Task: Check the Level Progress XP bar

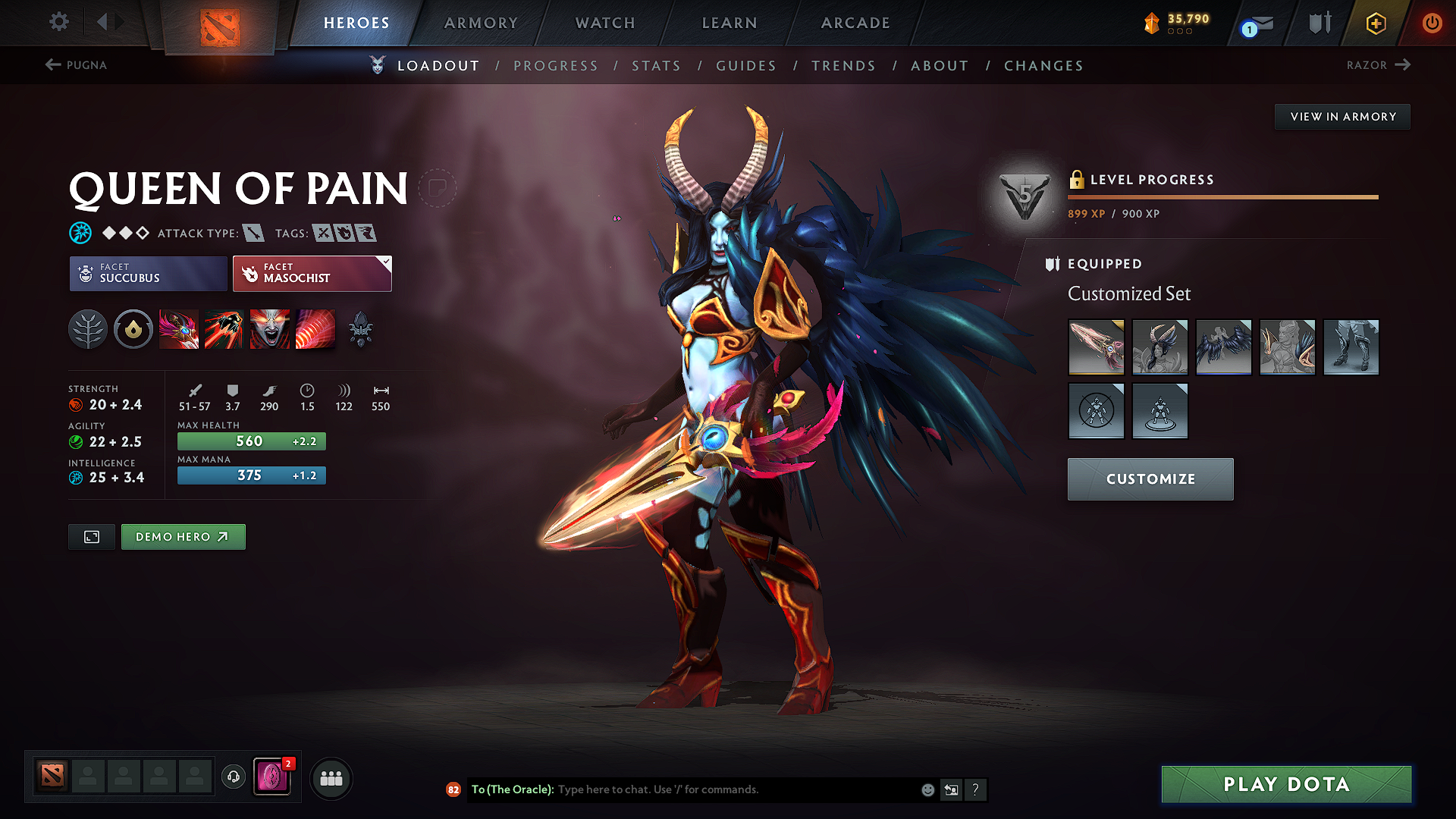Action: [x=1222, y=196]
